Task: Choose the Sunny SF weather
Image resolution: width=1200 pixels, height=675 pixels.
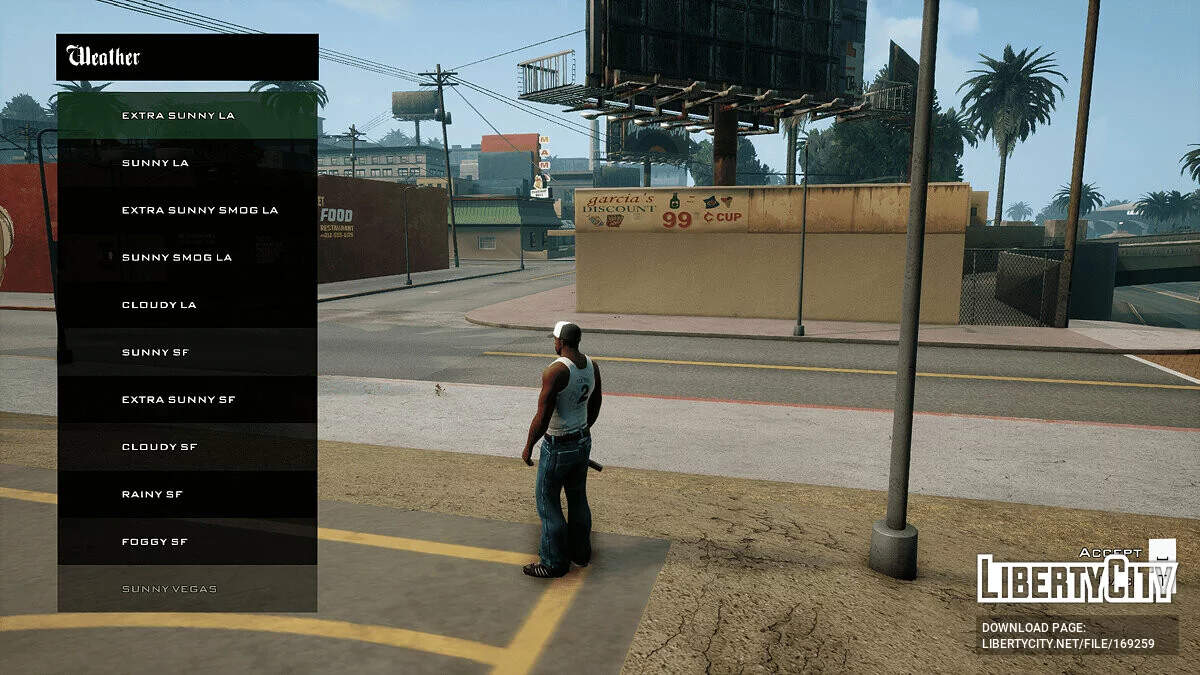Action: point(187,352)
